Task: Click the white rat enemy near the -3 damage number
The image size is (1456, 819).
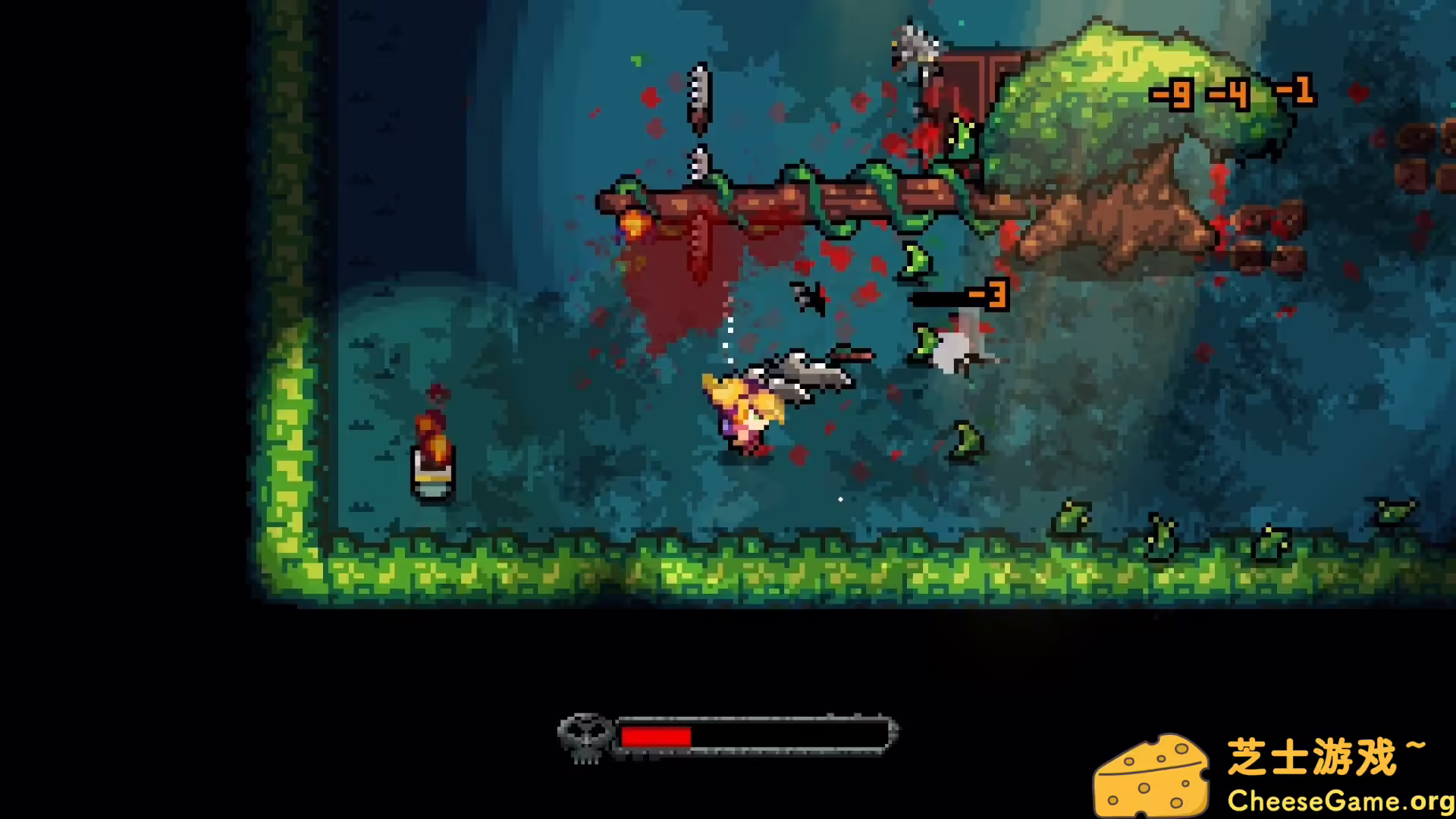Action: (x=955, y=349)
